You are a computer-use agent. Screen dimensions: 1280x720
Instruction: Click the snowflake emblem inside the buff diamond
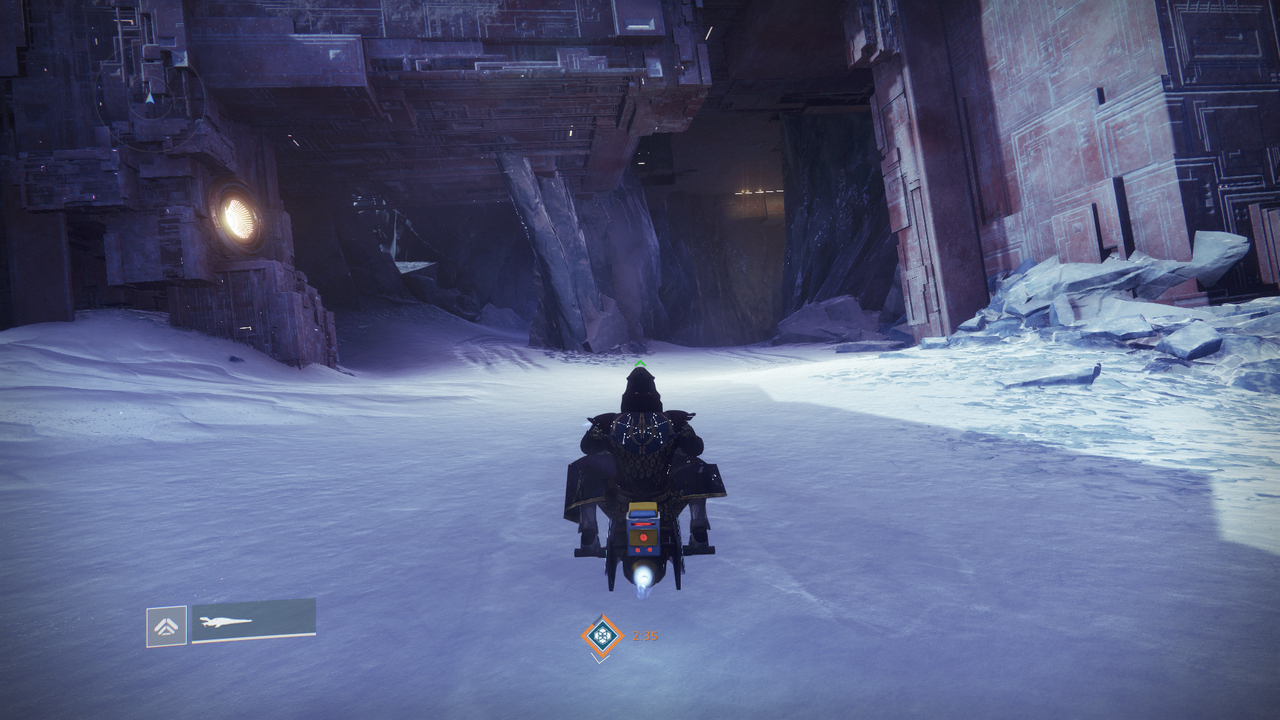601,635
